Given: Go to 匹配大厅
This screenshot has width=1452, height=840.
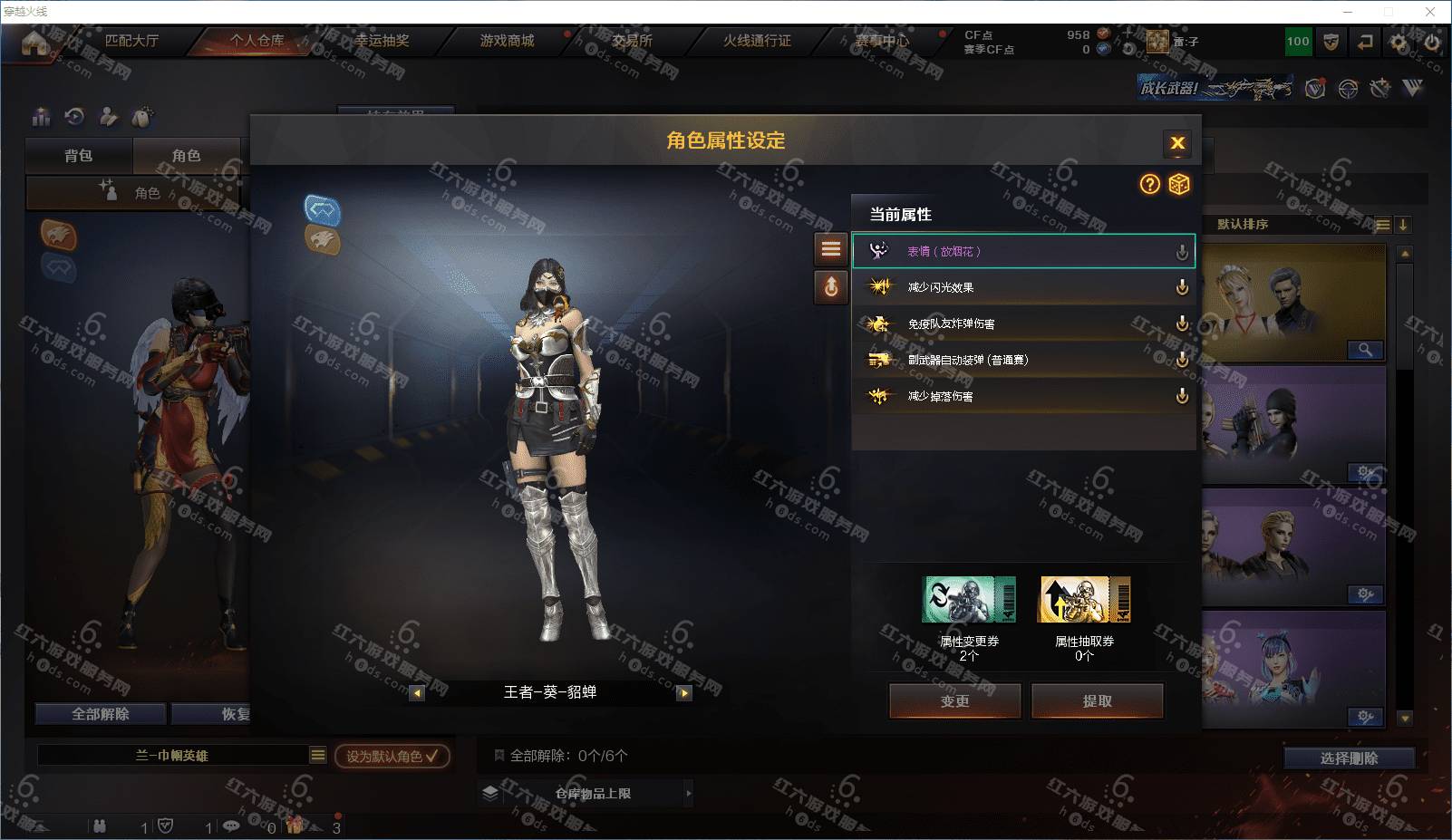Looking at the screenshot, I should pos(131,41).
